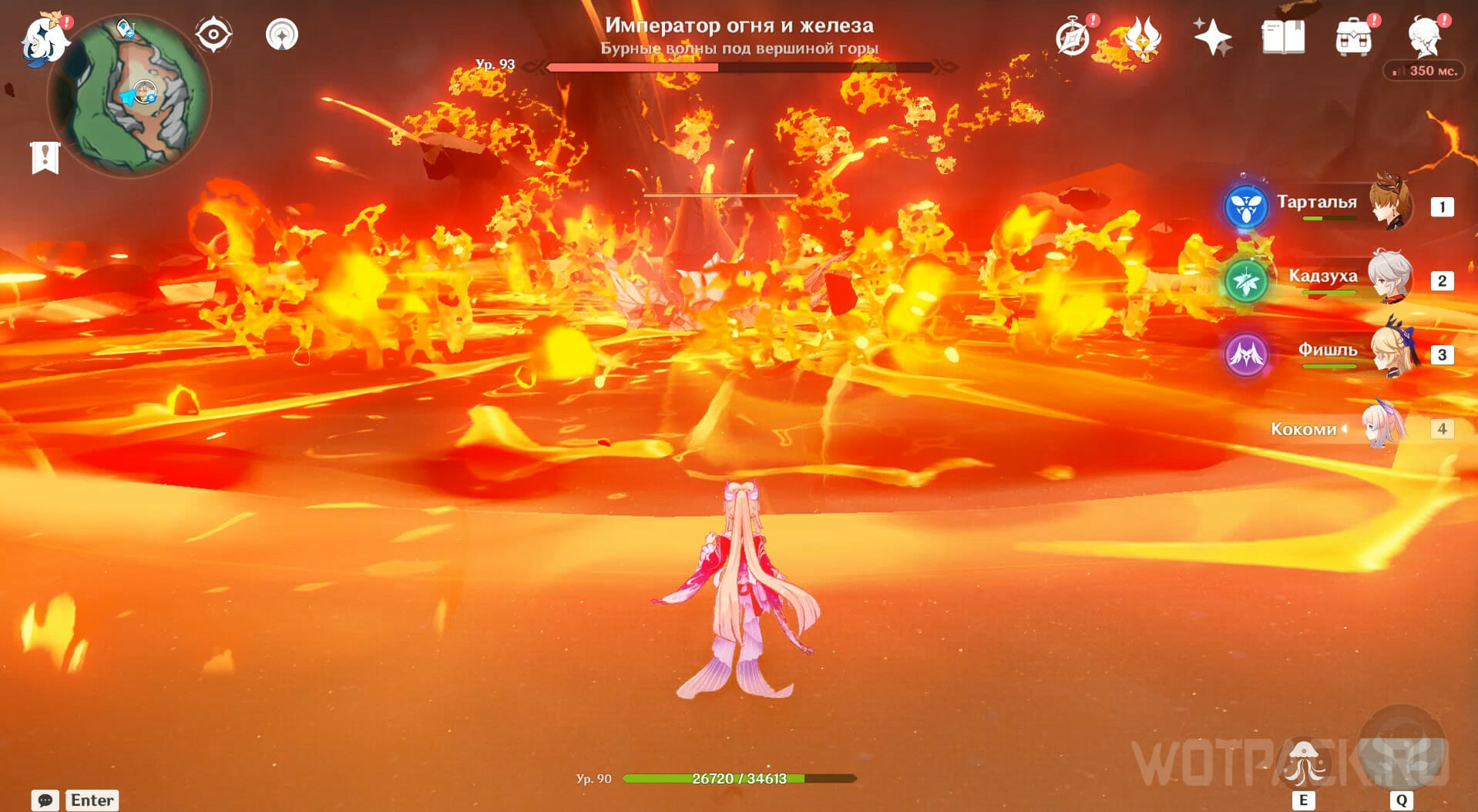The image size is (1478, 812).
Task: Toggle elemental sight eye icon
Action: tap(213, 35)
